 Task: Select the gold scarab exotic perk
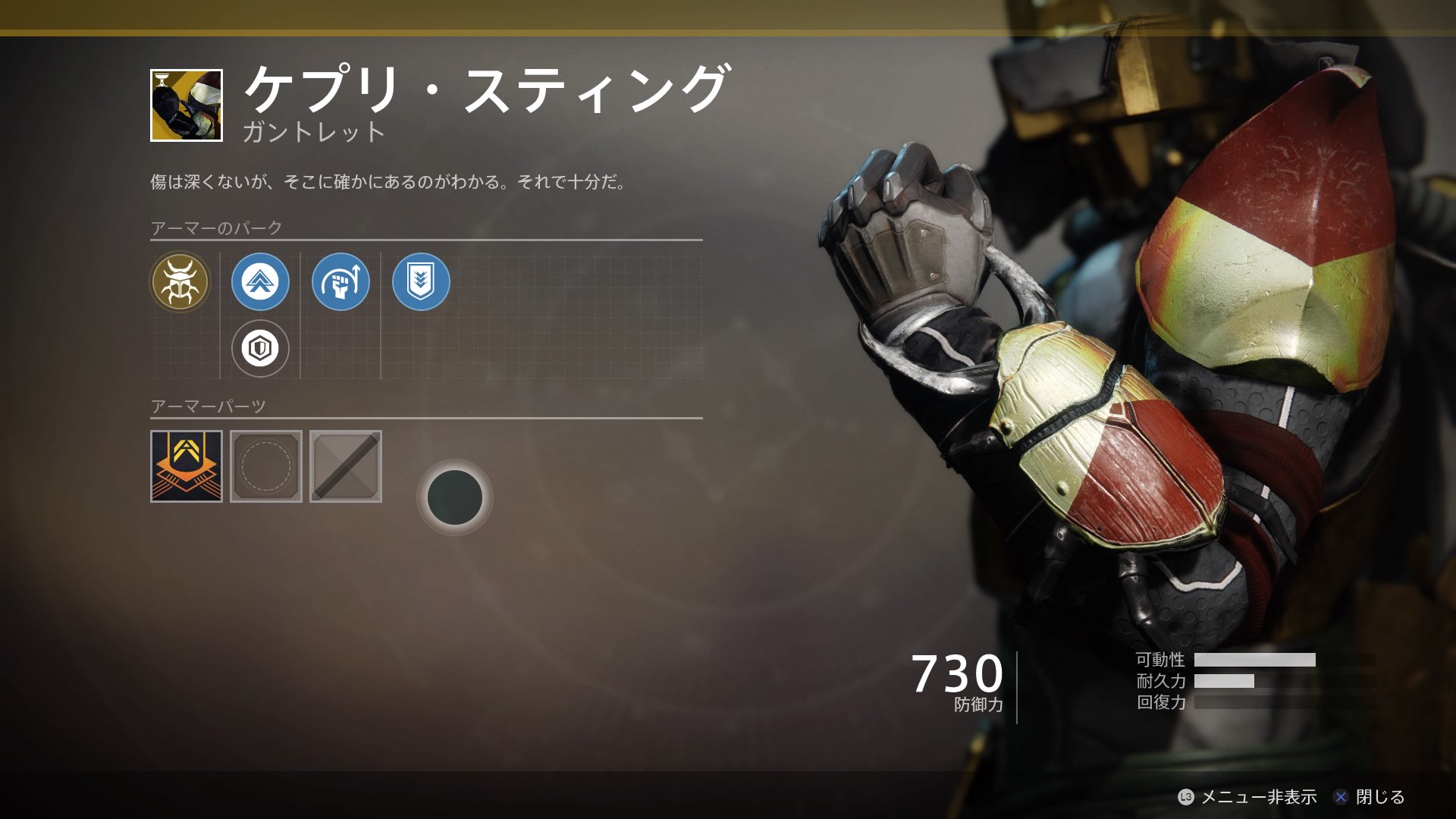point(180,282)
